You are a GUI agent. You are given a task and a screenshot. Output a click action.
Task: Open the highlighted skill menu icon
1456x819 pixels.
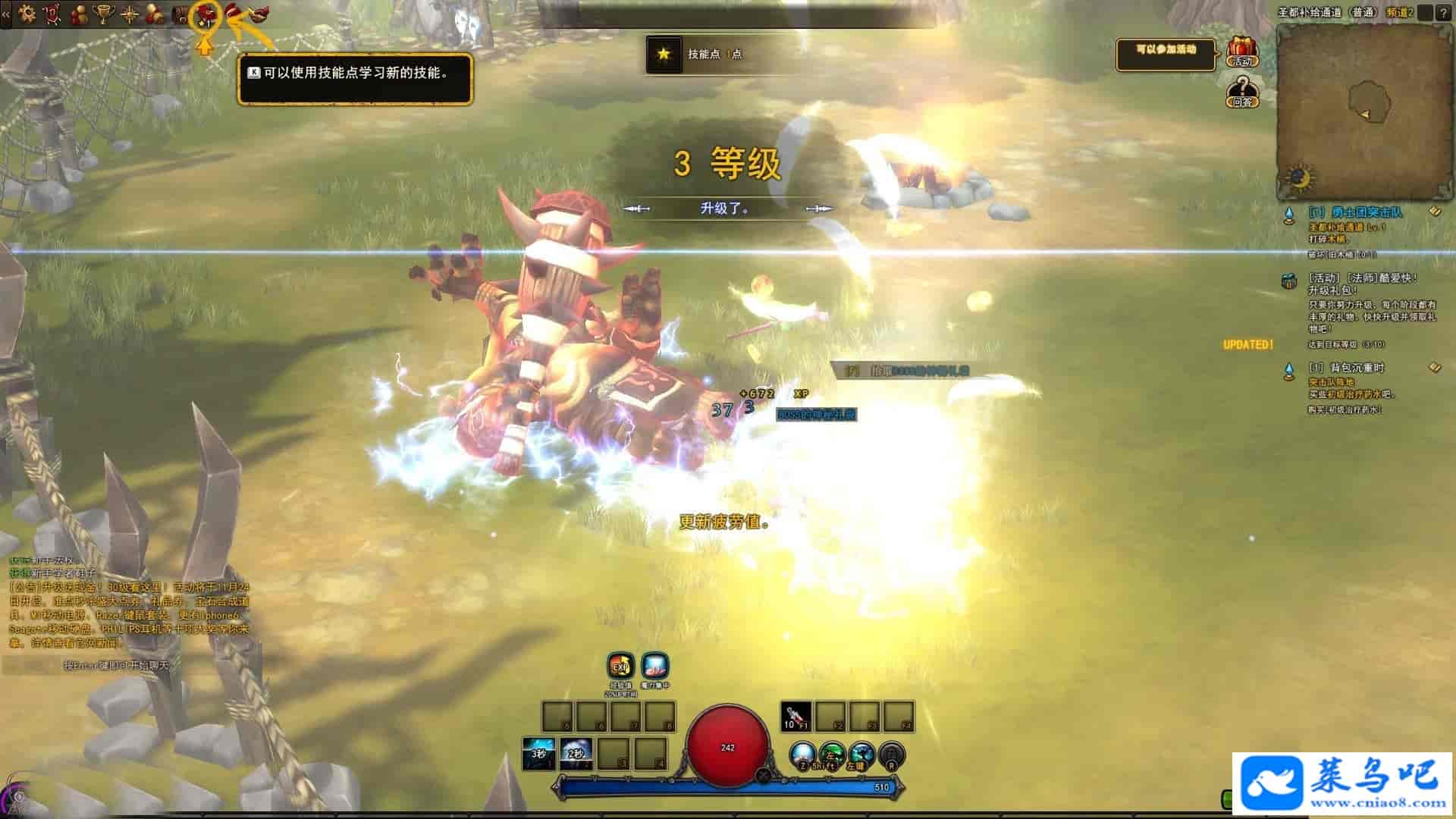(x=205, y=15)
